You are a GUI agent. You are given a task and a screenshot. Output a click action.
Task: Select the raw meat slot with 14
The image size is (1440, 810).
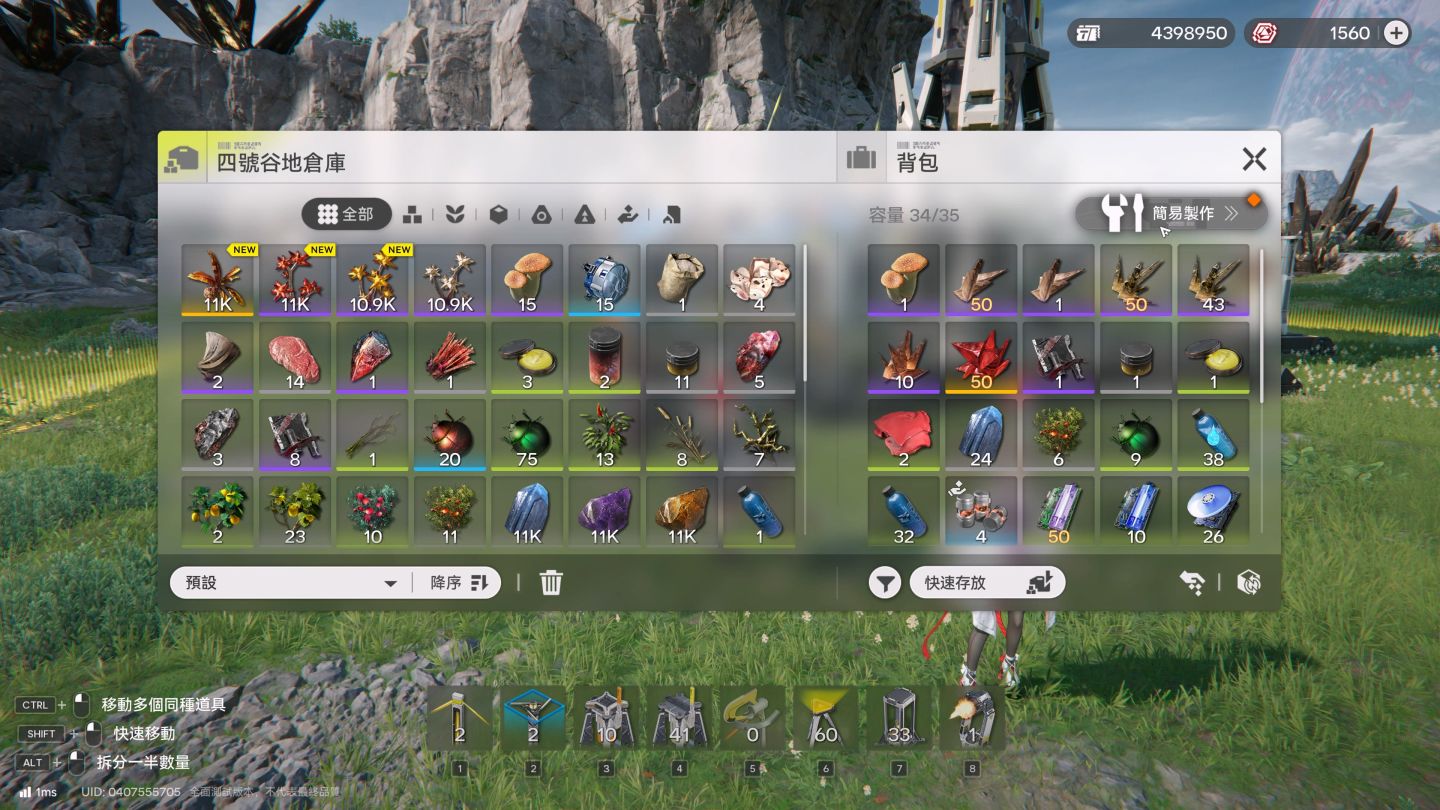click(x=295, y=357)
